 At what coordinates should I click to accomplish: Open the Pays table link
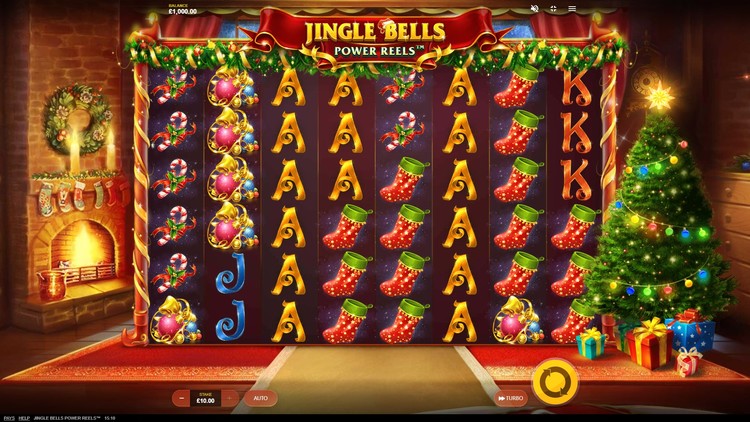pos(8,417)
